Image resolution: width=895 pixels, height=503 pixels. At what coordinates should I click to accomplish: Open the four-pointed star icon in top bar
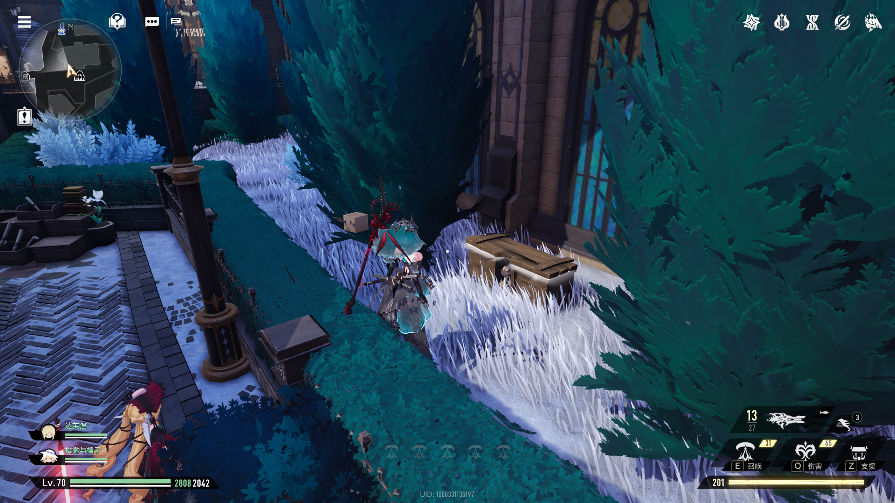(x=752, y=22)
